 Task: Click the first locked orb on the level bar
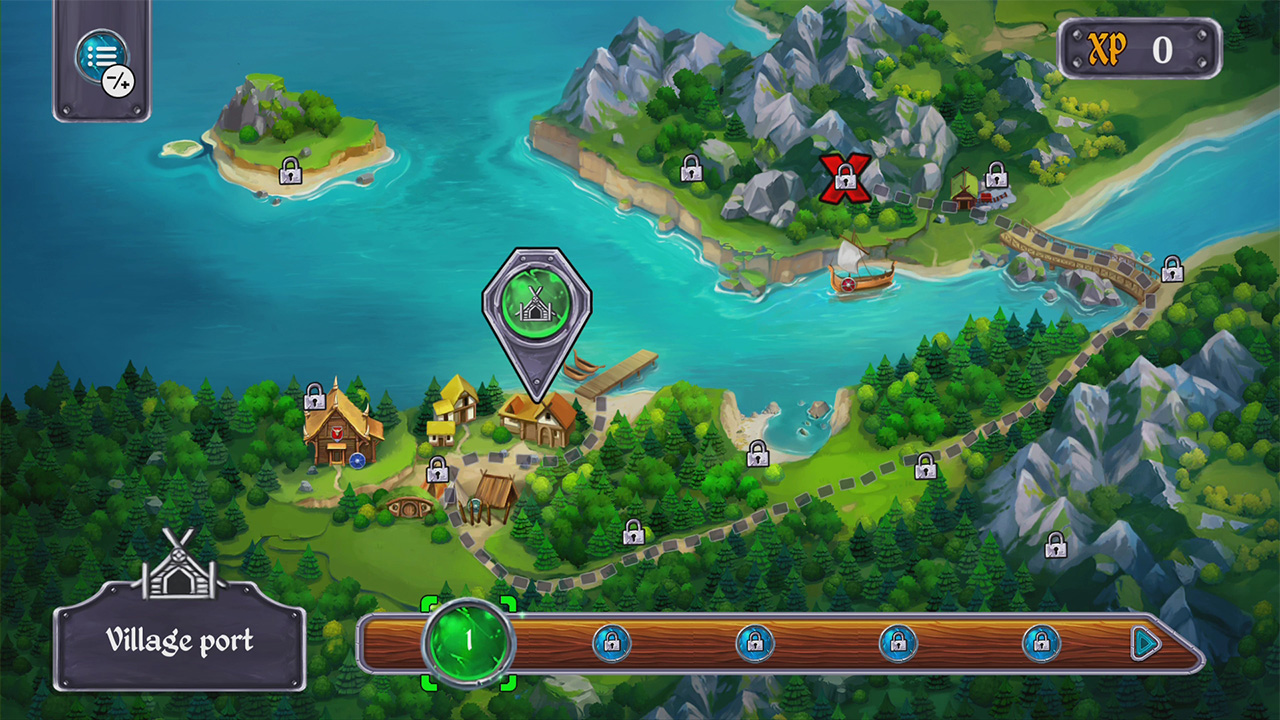(611, 642)
